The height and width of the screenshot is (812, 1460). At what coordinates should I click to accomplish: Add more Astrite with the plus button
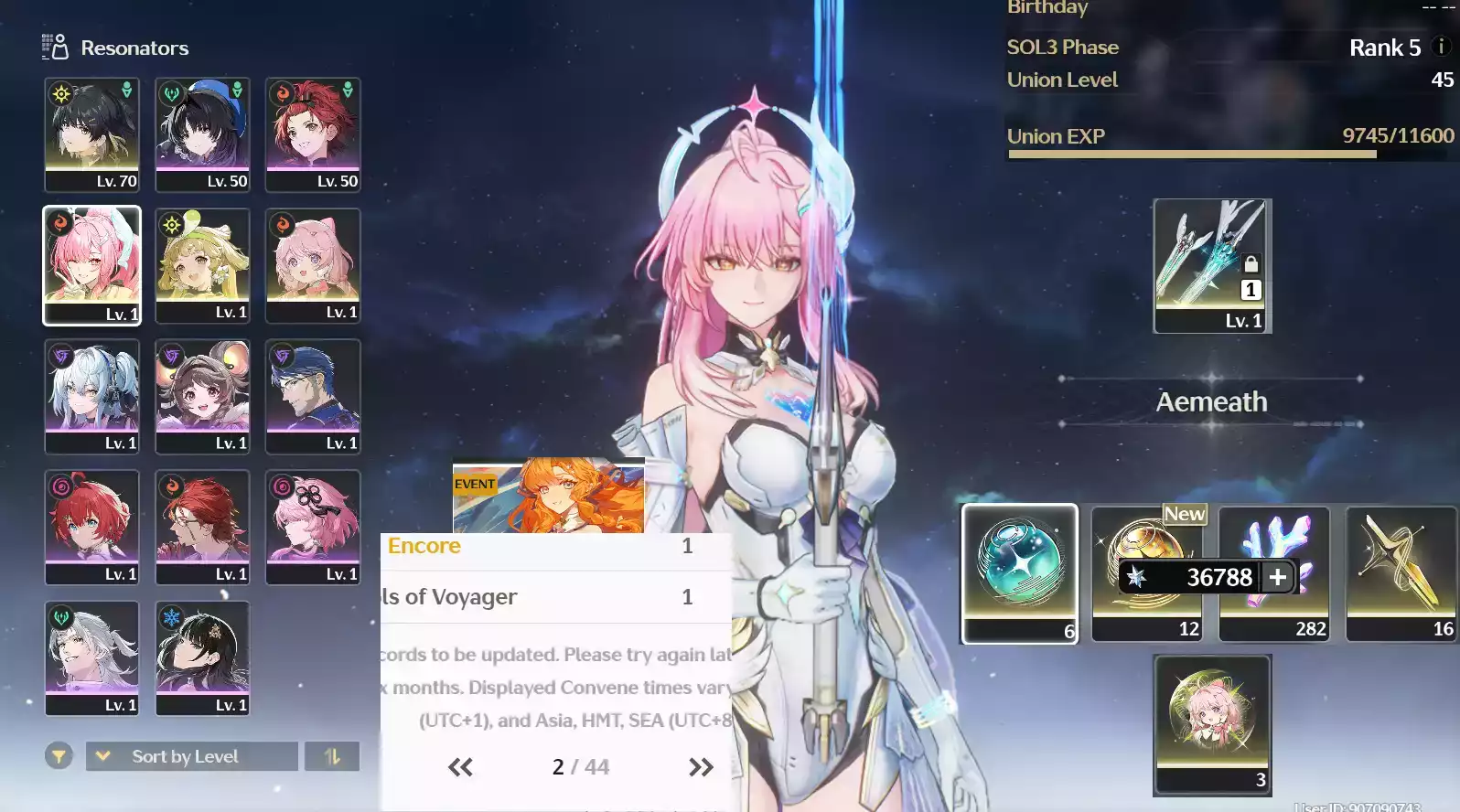(1278, 577)
